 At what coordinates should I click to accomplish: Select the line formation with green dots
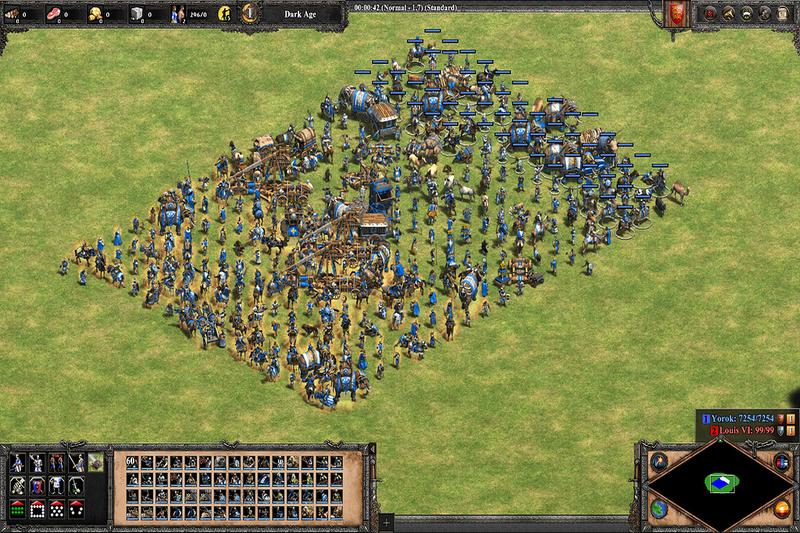coord(16,508)
